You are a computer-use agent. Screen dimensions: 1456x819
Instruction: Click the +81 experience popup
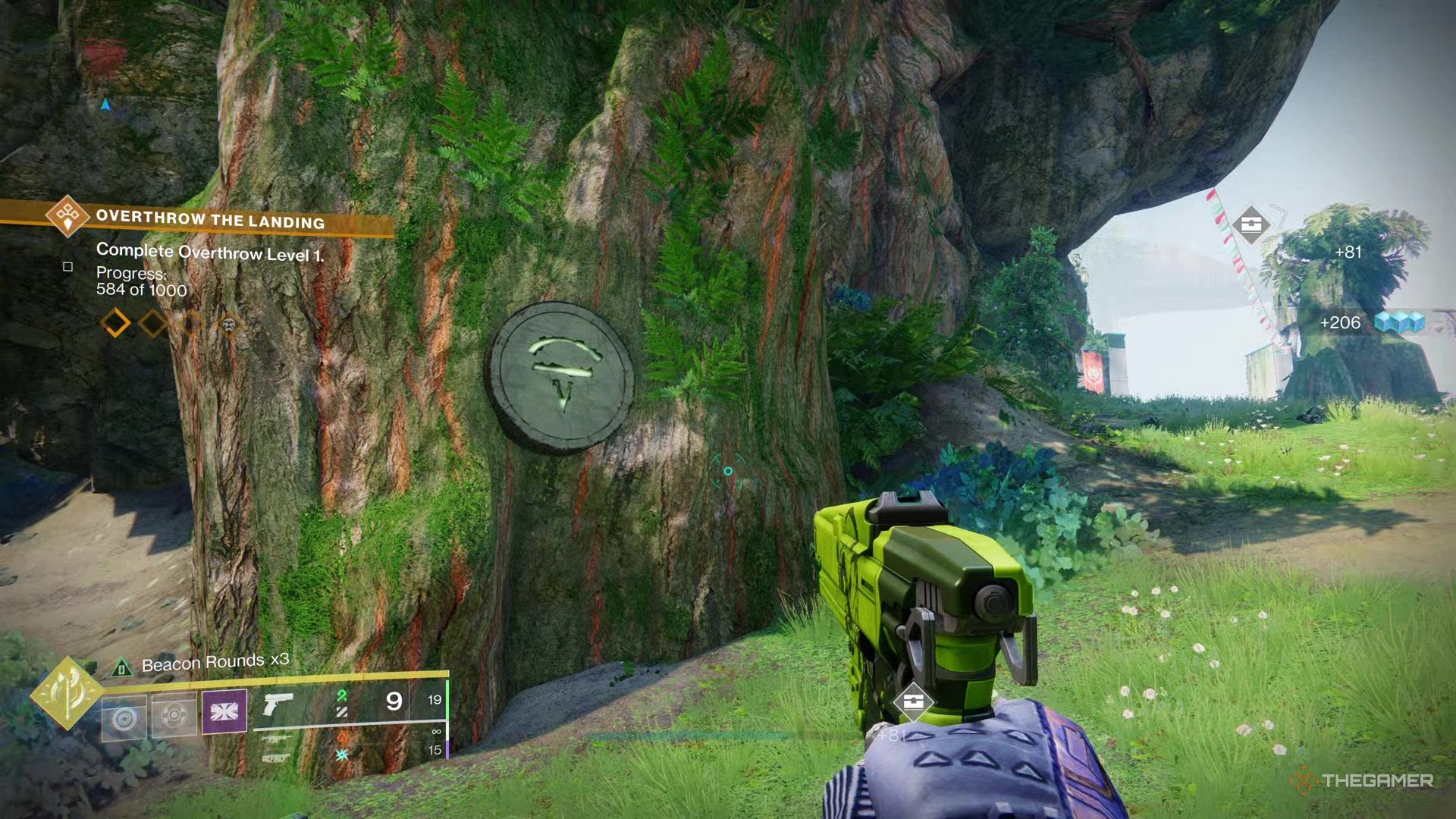1349,253
